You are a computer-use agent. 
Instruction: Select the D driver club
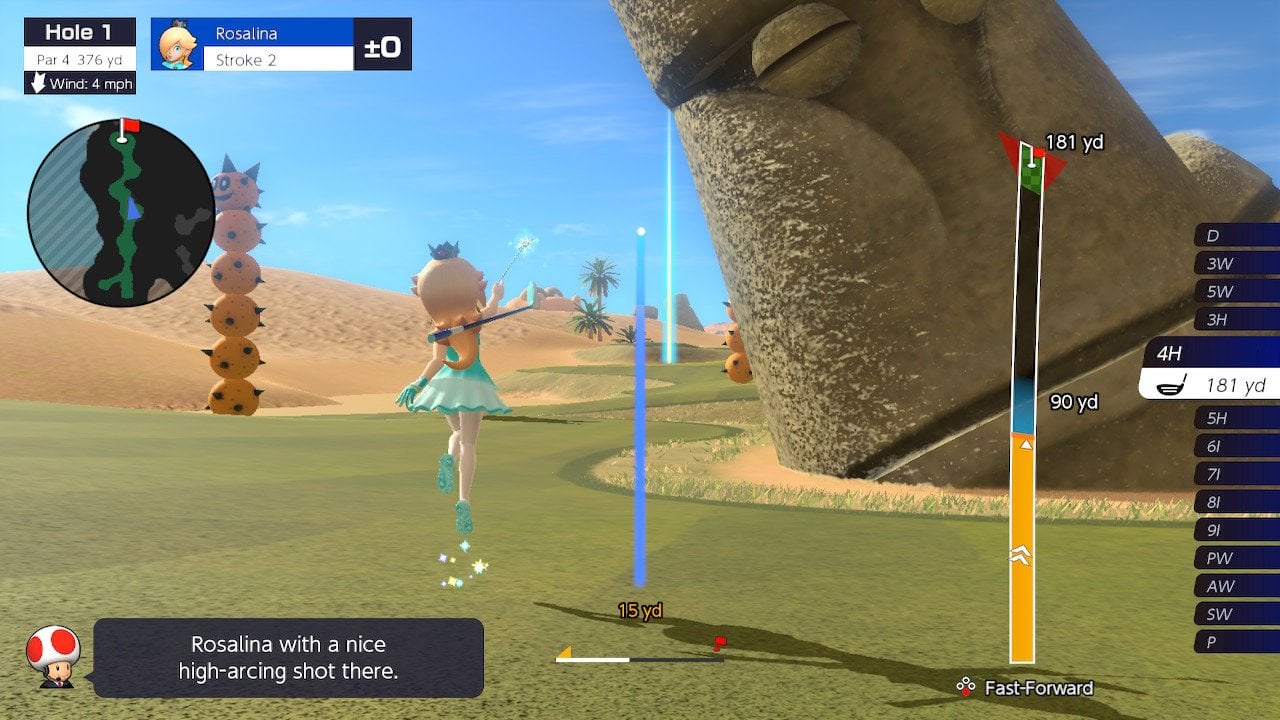pyautogui.click(x=1236, y=236)
